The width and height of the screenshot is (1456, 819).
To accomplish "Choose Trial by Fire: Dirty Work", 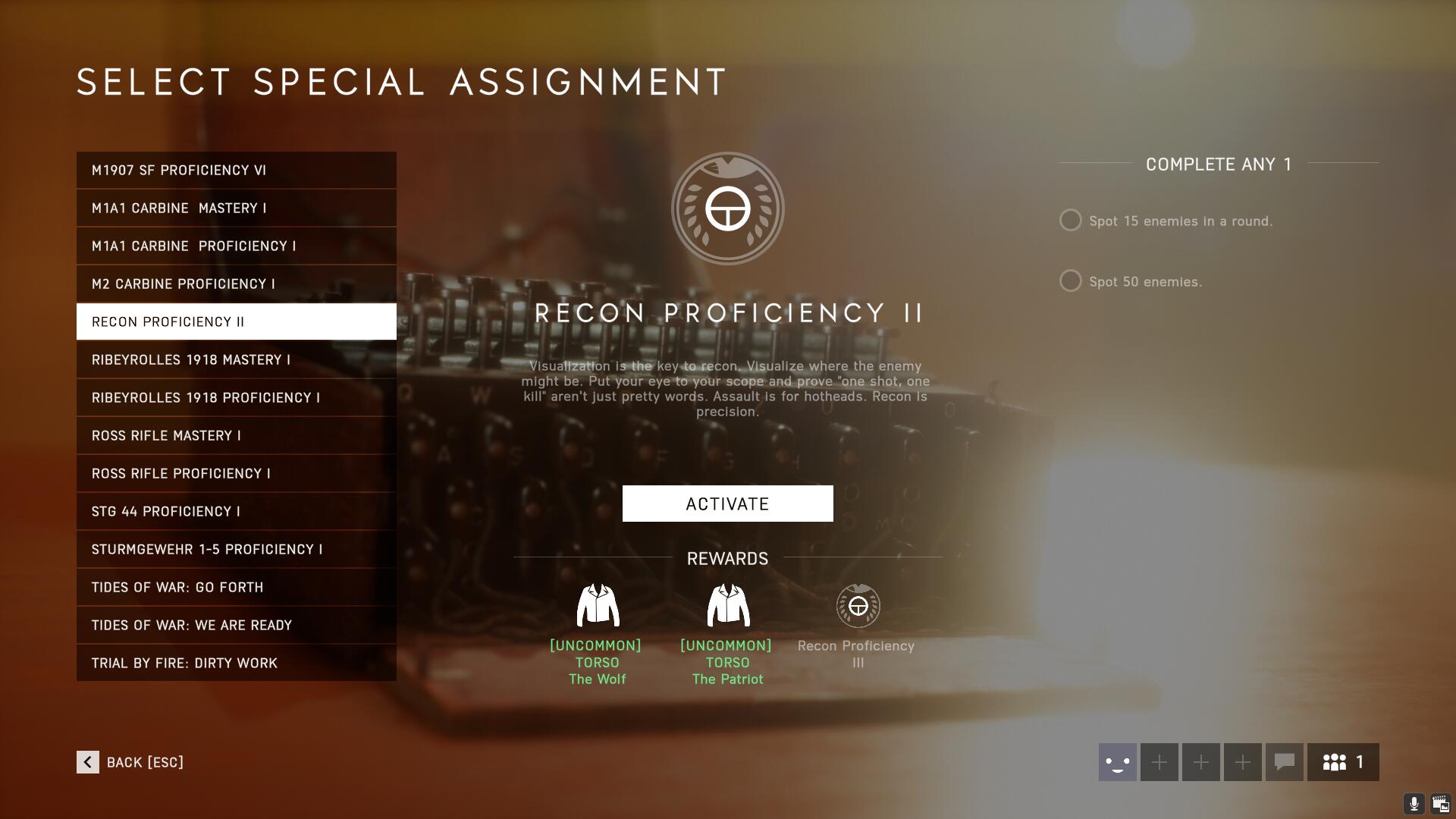I will point(236,663).
